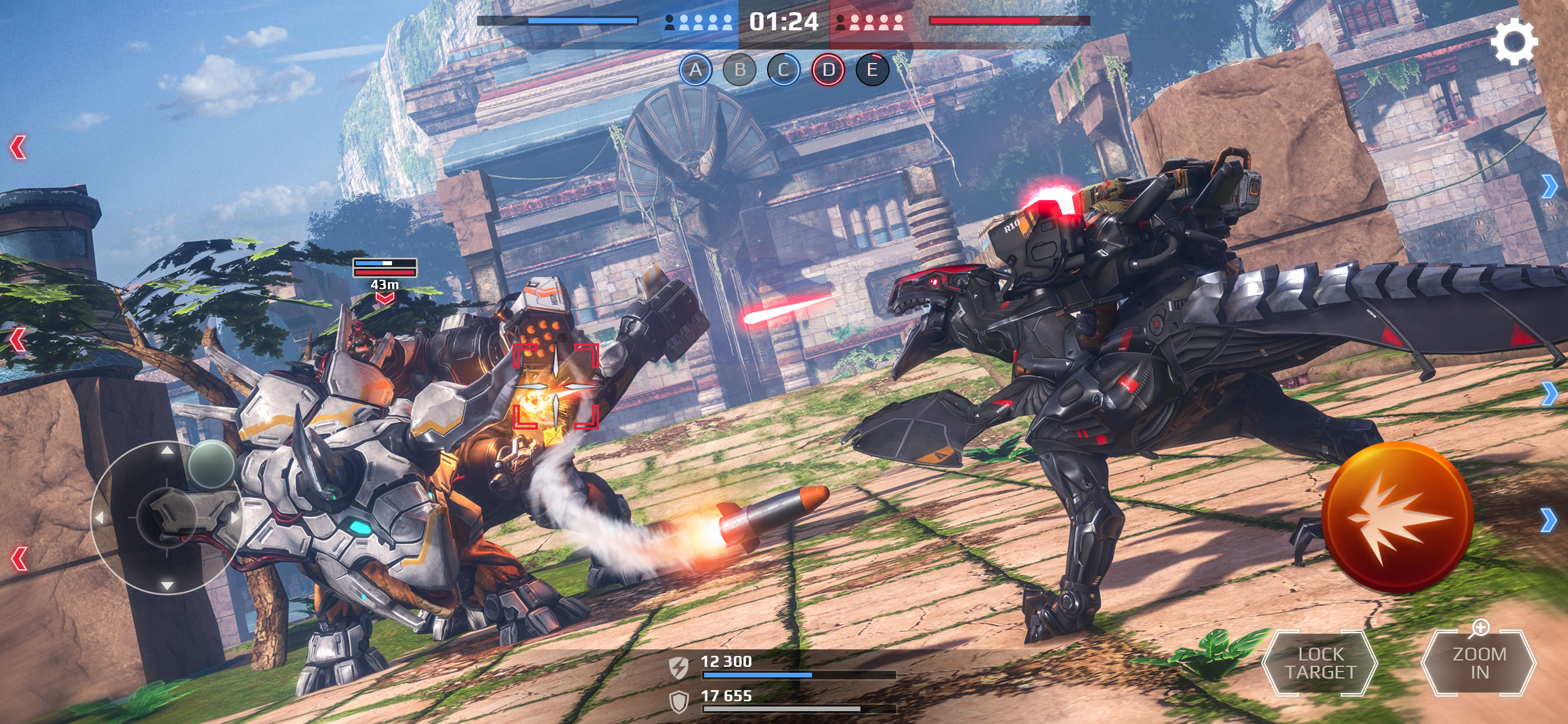Open the settings gear menu
Image resolution: width=1568 pixels, height=724 pixels.
coord(1514,41)
